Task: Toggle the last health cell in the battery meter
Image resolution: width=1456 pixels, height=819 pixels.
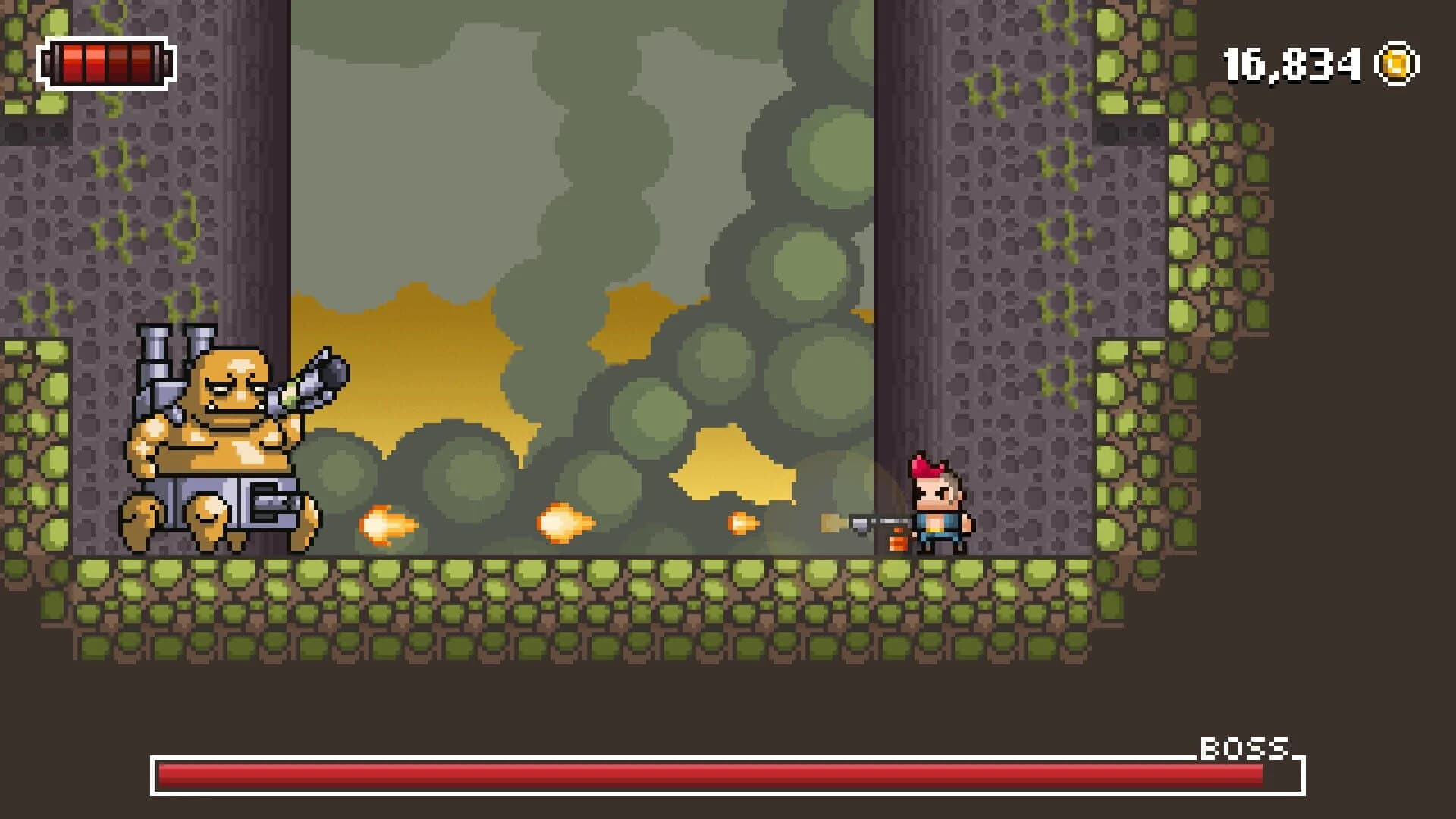Action: tap(143, 64)
